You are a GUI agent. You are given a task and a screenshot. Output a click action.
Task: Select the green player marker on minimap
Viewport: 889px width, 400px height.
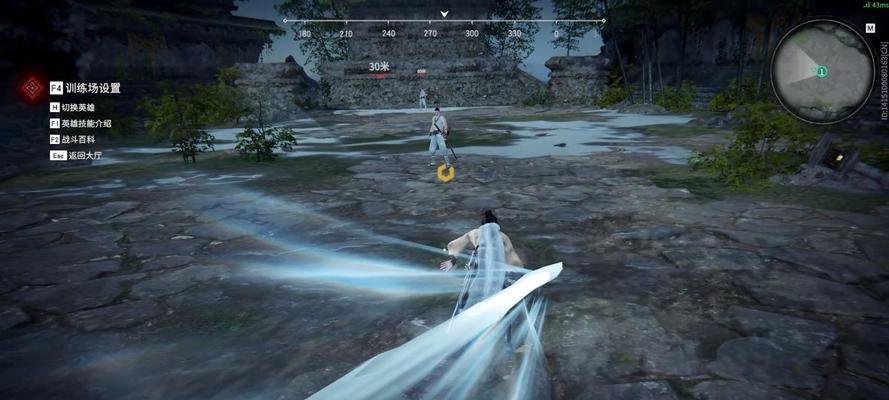click(821, 72)
